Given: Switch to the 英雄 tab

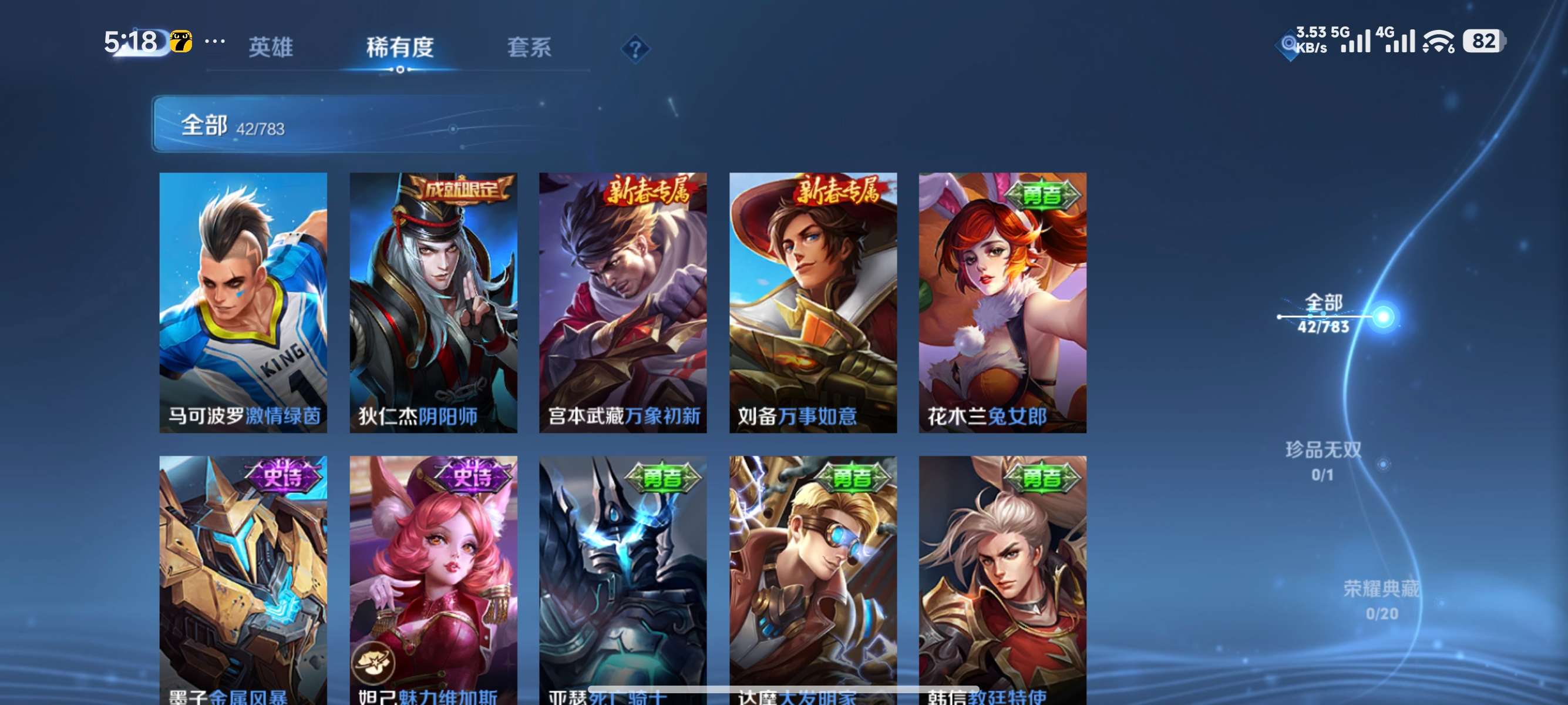Looking at the screenshot, I should coord(271,47).
